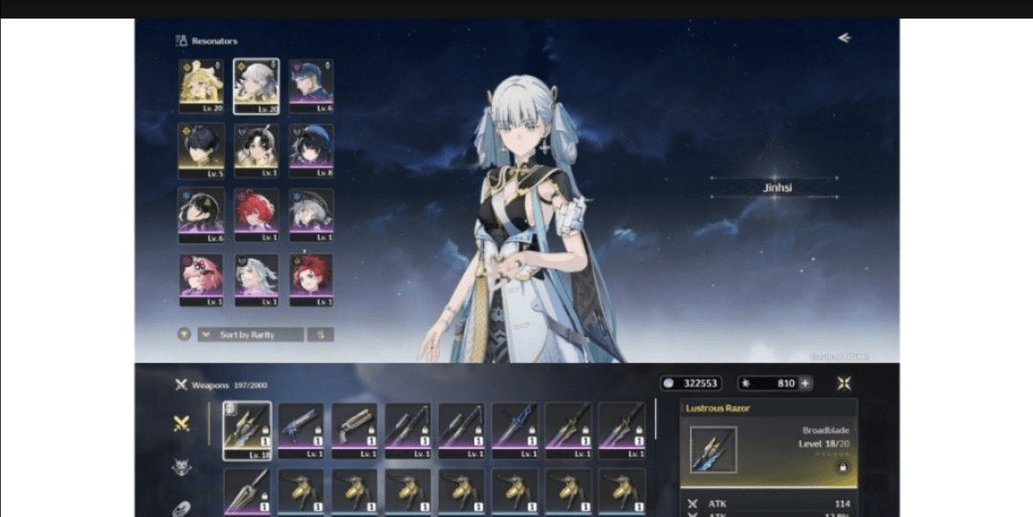Add more currency with the plus button
The image size is (1033, 517).
click(806, 383)
